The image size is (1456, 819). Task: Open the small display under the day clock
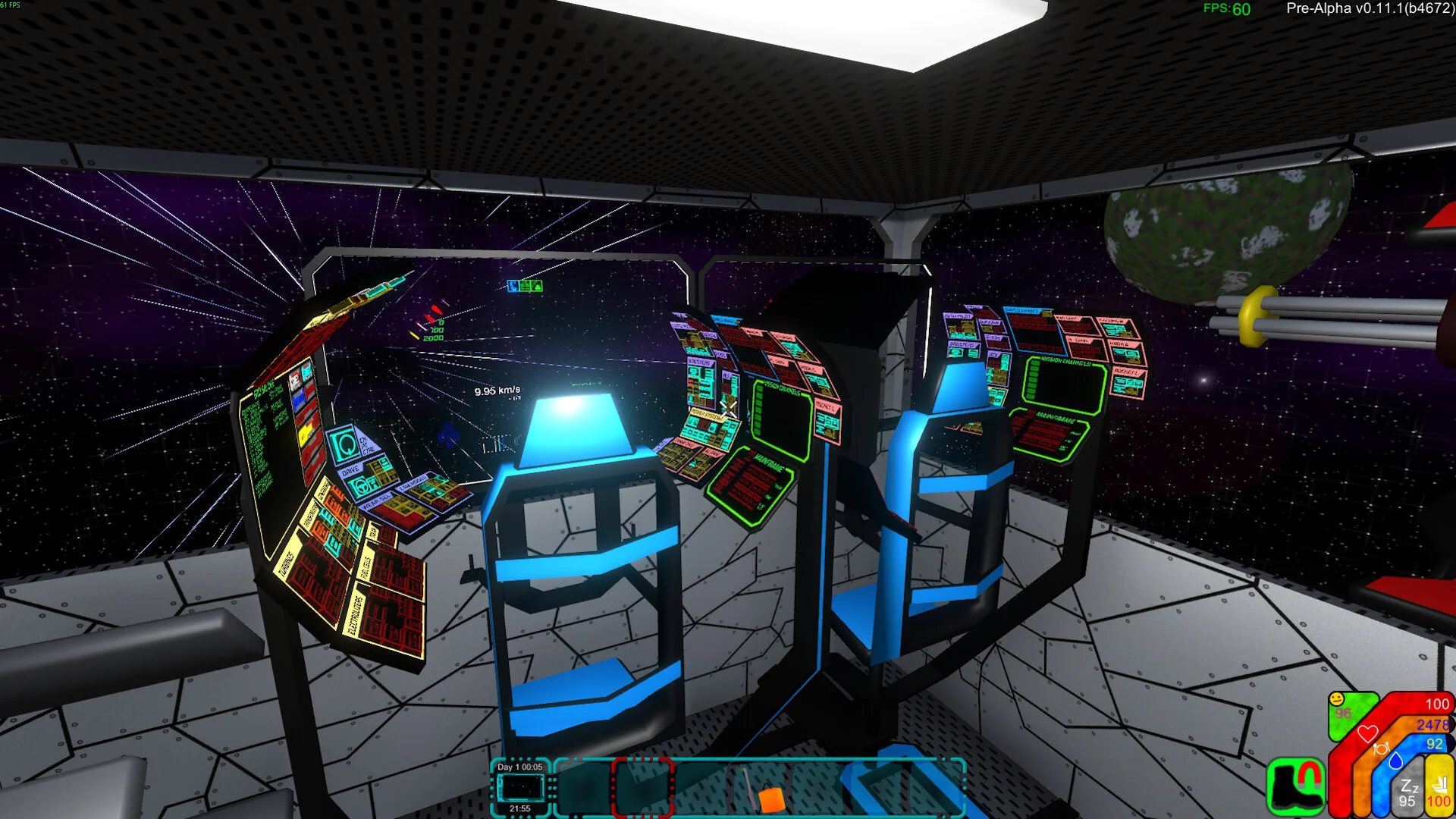[x=520, y=788]
